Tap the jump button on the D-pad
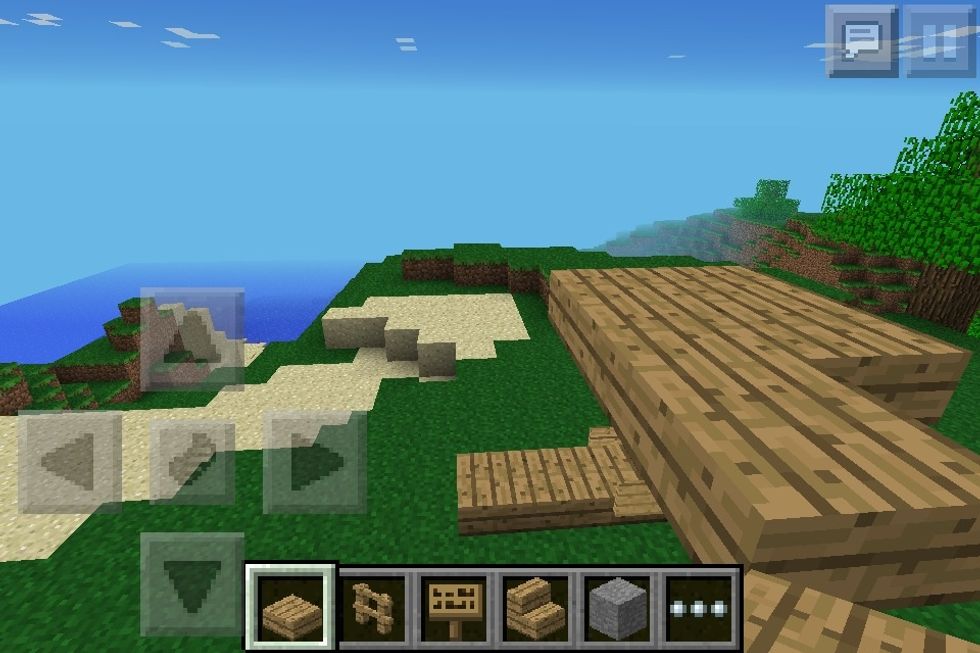This screenshot has width=980, height=653. (x=192, y=462)
